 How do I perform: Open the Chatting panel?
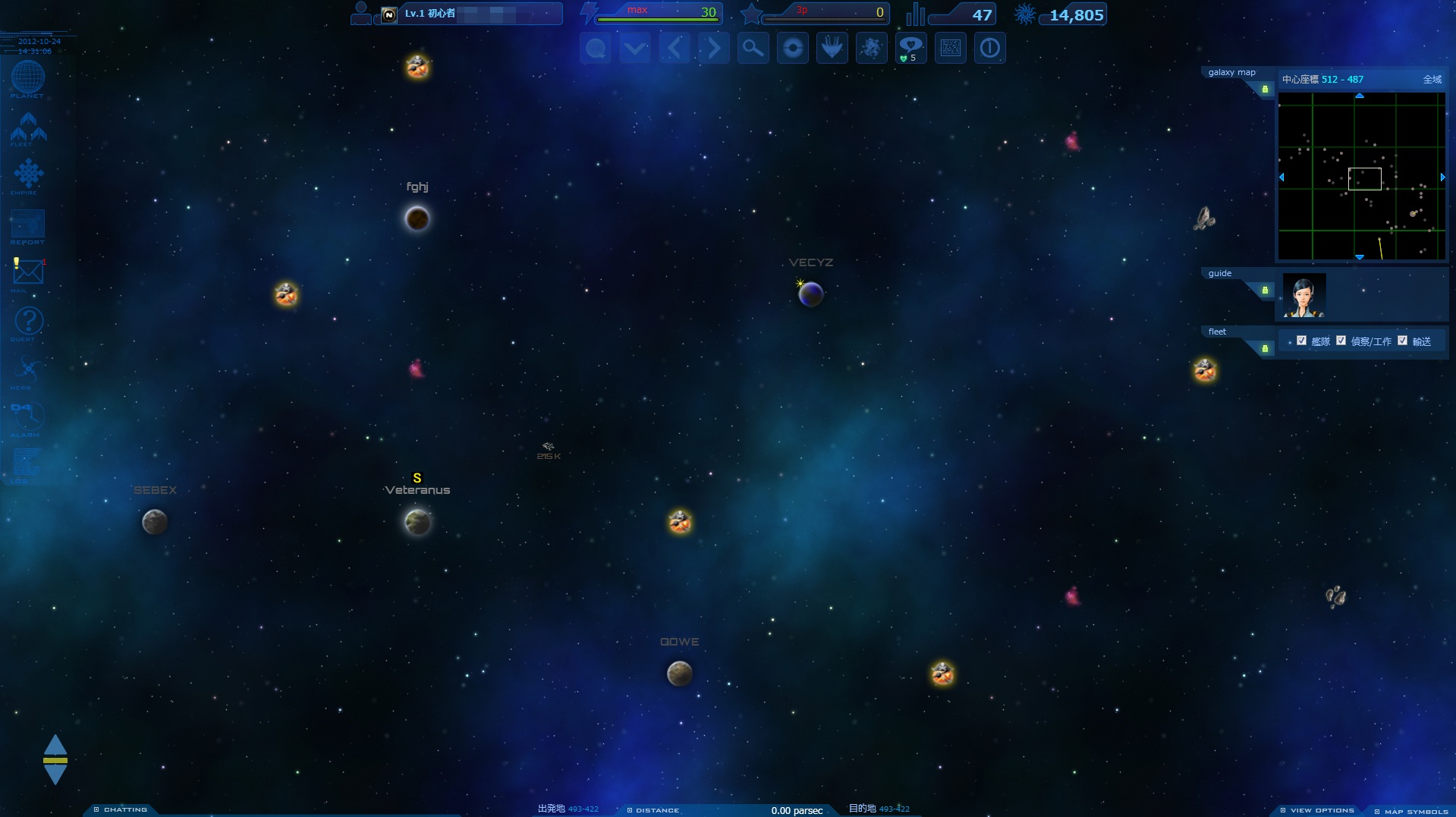pyautogui.click(x=121, y=809)
